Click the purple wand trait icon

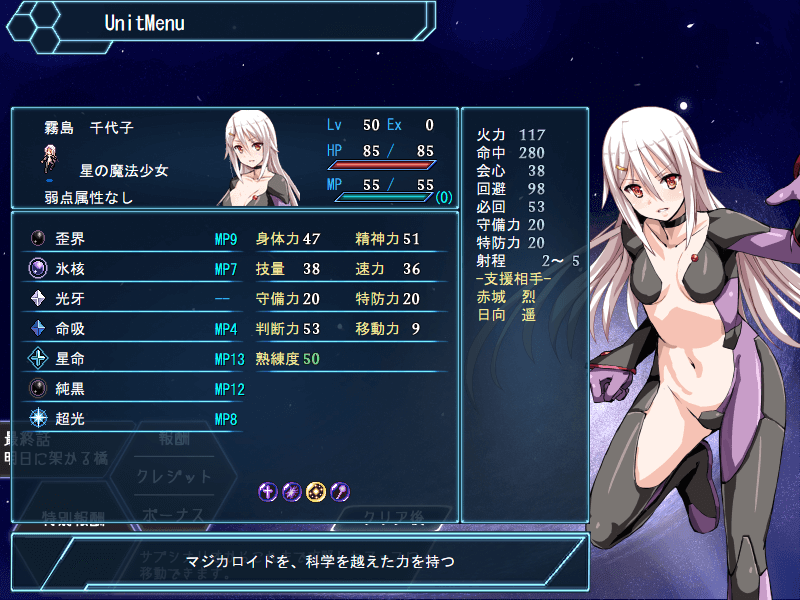(340, 491)
